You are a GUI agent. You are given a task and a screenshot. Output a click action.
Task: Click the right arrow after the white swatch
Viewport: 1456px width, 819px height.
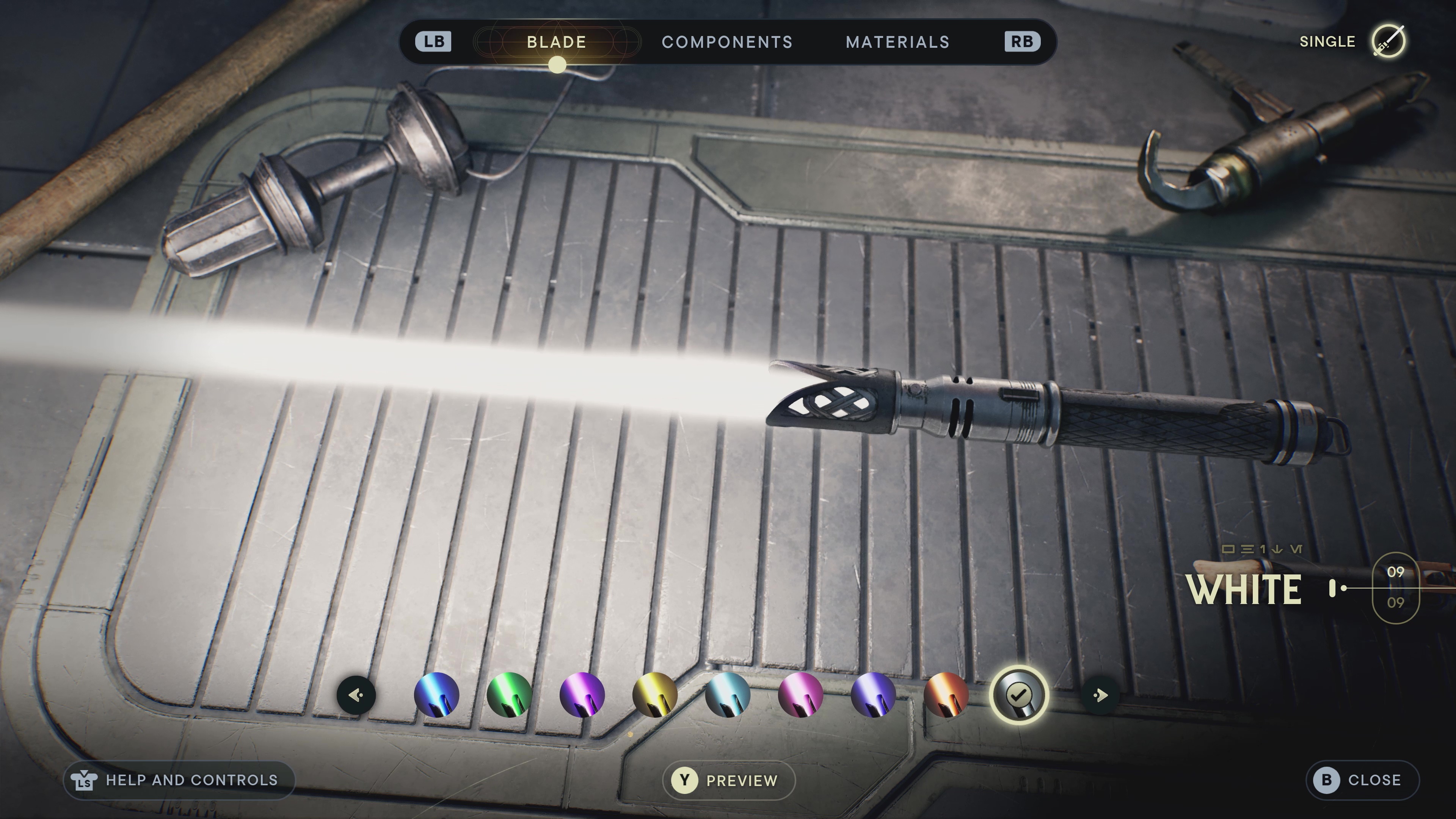click(1099, 695)
